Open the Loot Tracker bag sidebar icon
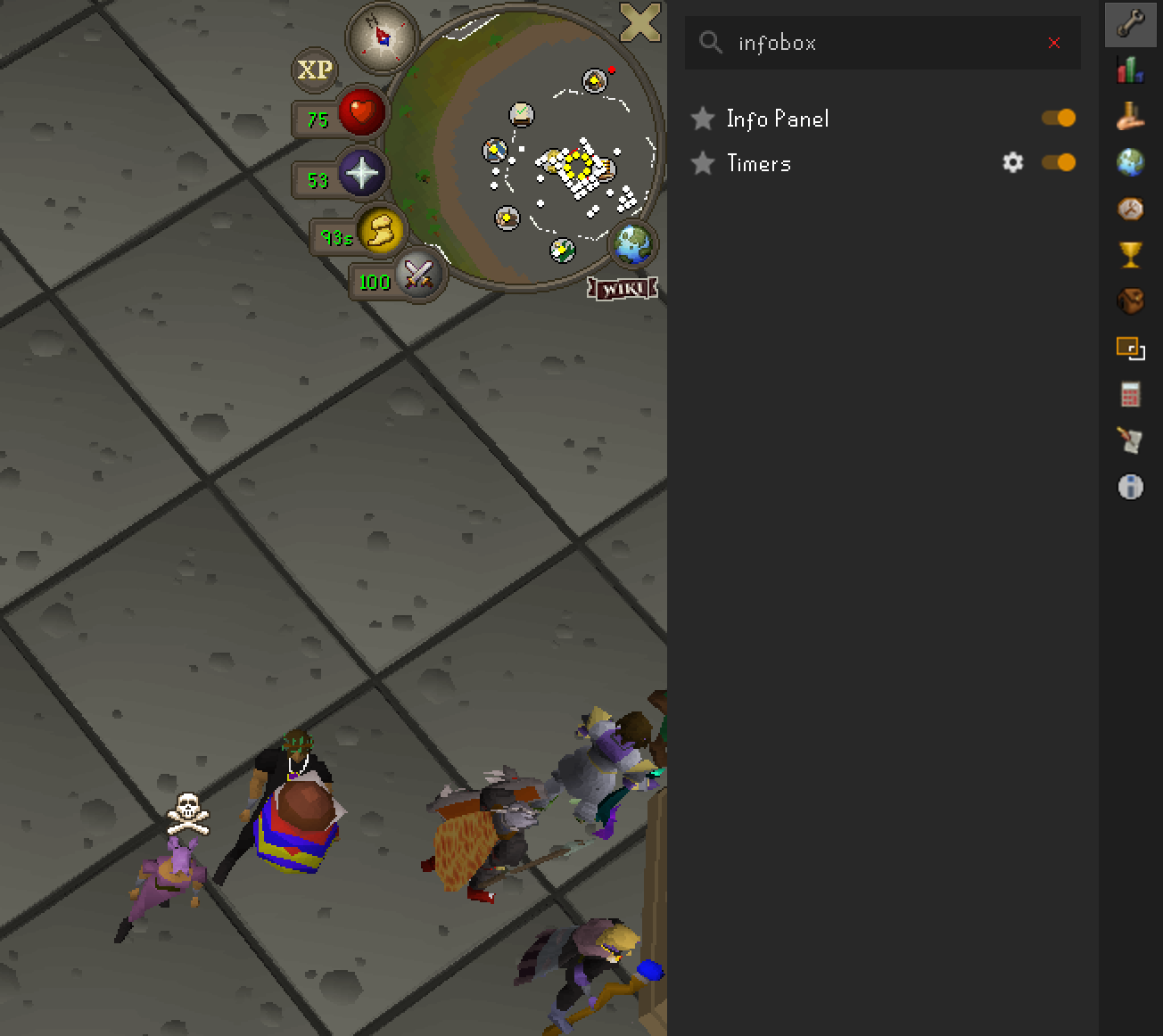This screenshot has height=1036, width=1163. click(x=1130, y=301)
